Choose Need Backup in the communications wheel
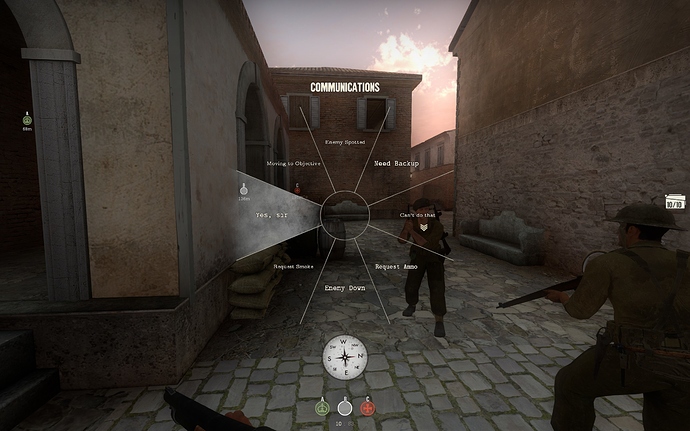Screen dimensions: 690x431 pos(396,163)
